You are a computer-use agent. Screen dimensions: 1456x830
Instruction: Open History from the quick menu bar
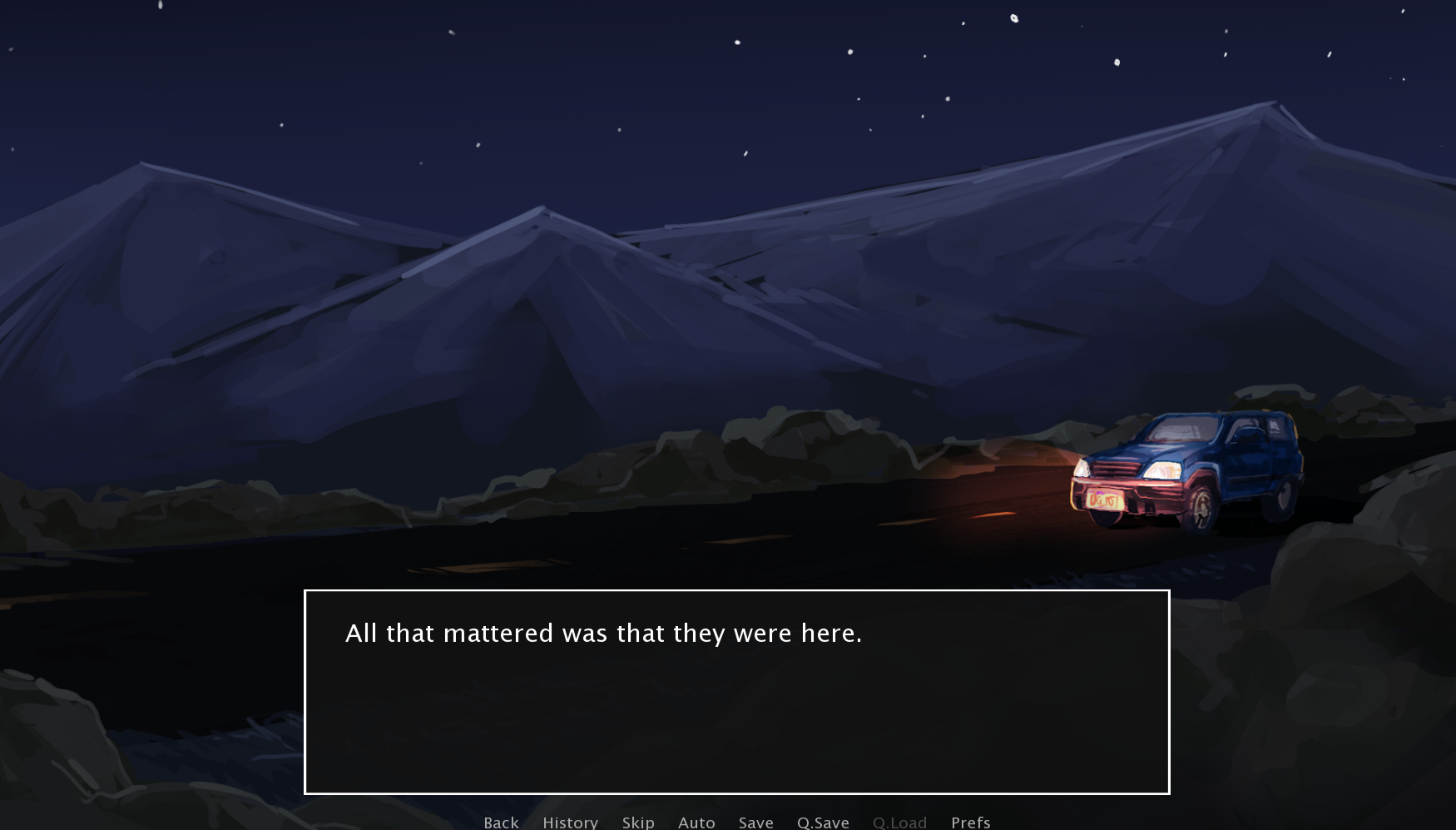[x=570, y=823]
